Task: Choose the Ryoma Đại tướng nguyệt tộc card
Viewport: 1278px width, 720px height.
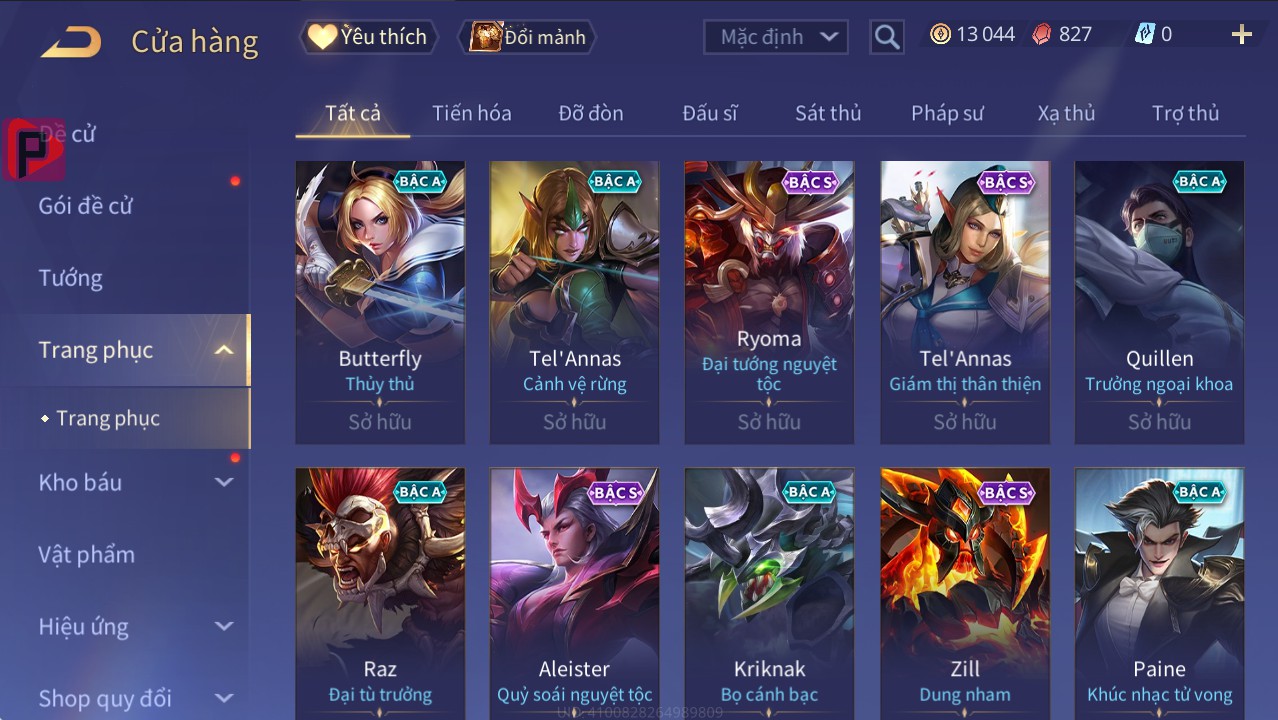Action: (x=769, y=302)
